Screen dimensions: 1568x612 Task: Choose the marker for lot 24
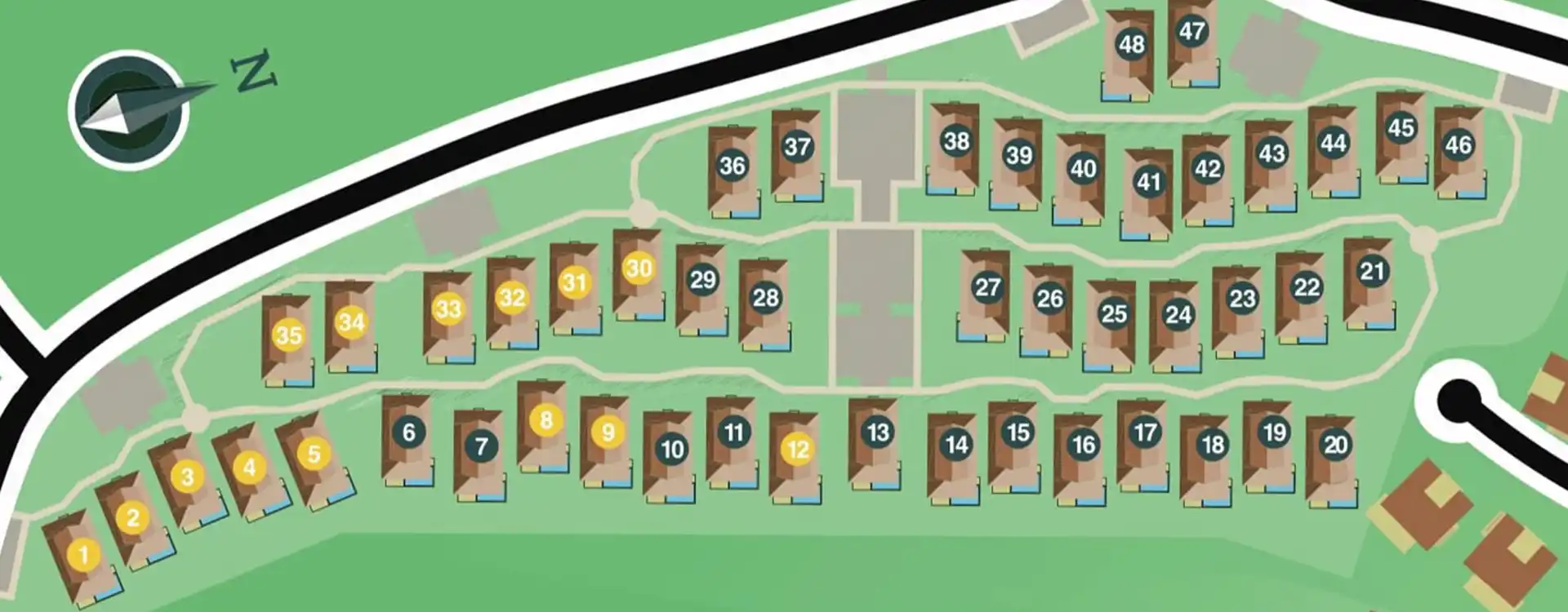1178,314
